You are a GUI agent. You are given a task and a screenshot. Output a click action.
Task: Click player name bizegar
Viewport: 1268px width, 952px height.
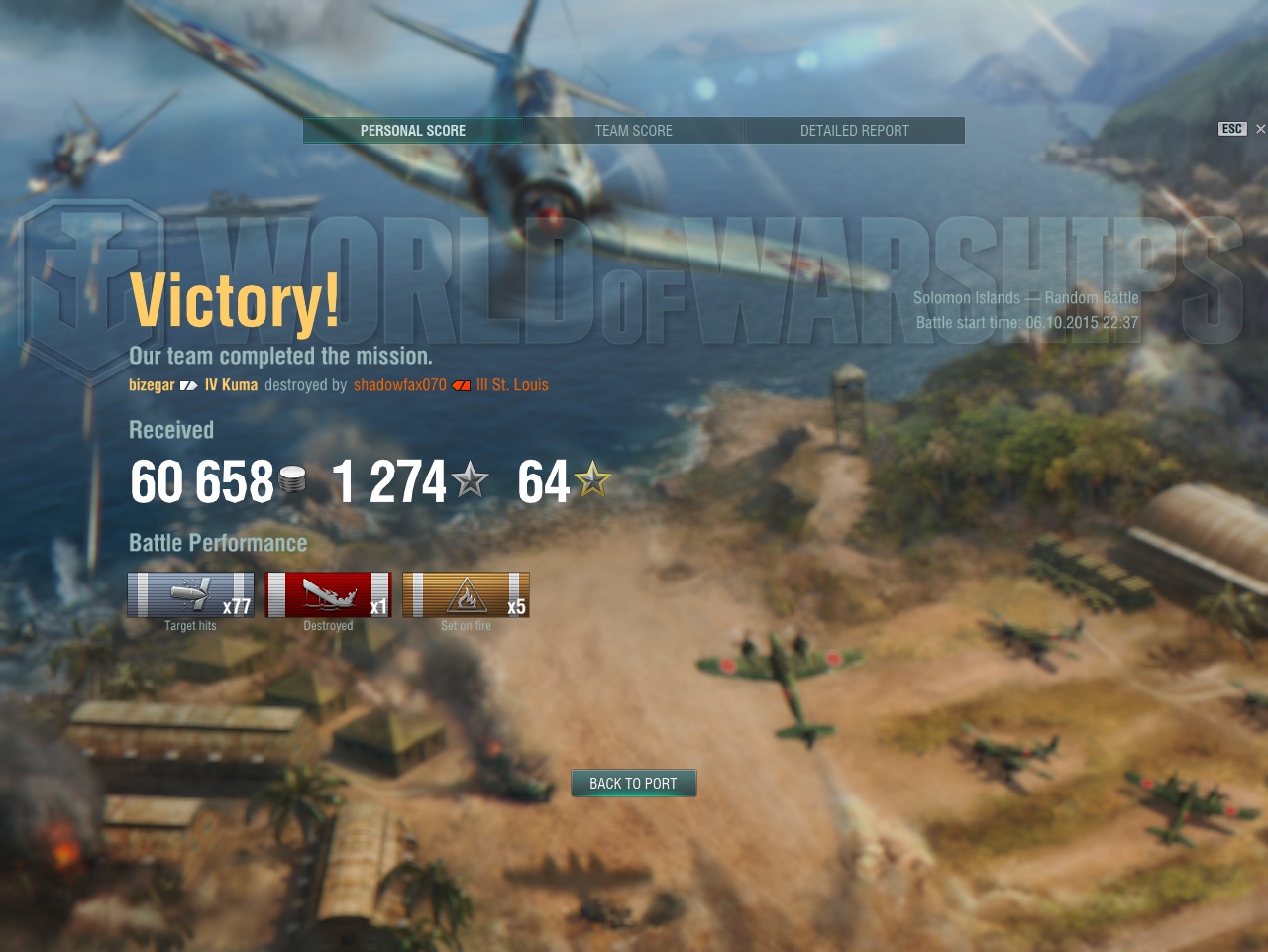152,385
